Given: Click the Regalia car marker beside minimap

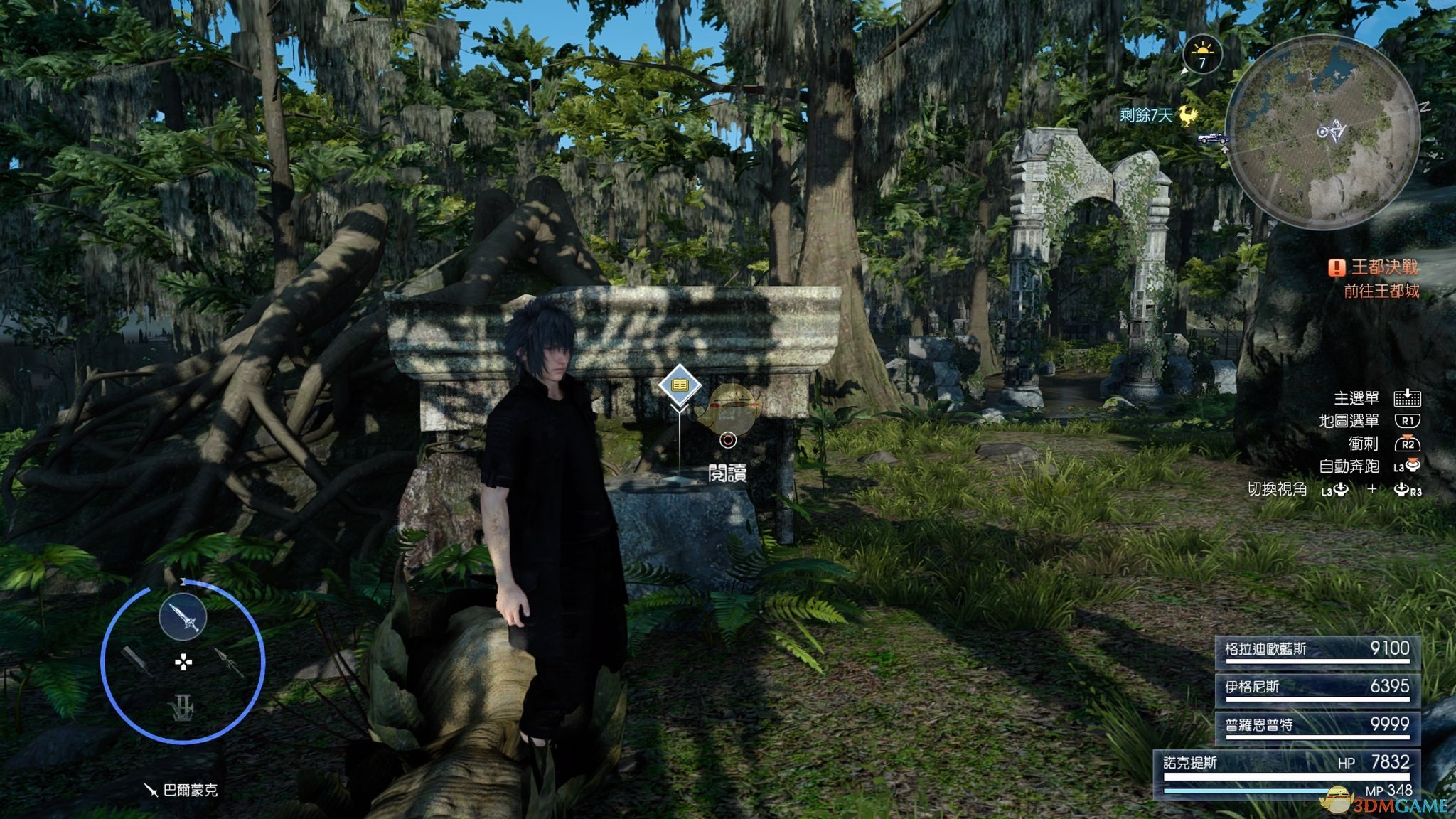Looking at the screenshot, I should click(1213, 139).
